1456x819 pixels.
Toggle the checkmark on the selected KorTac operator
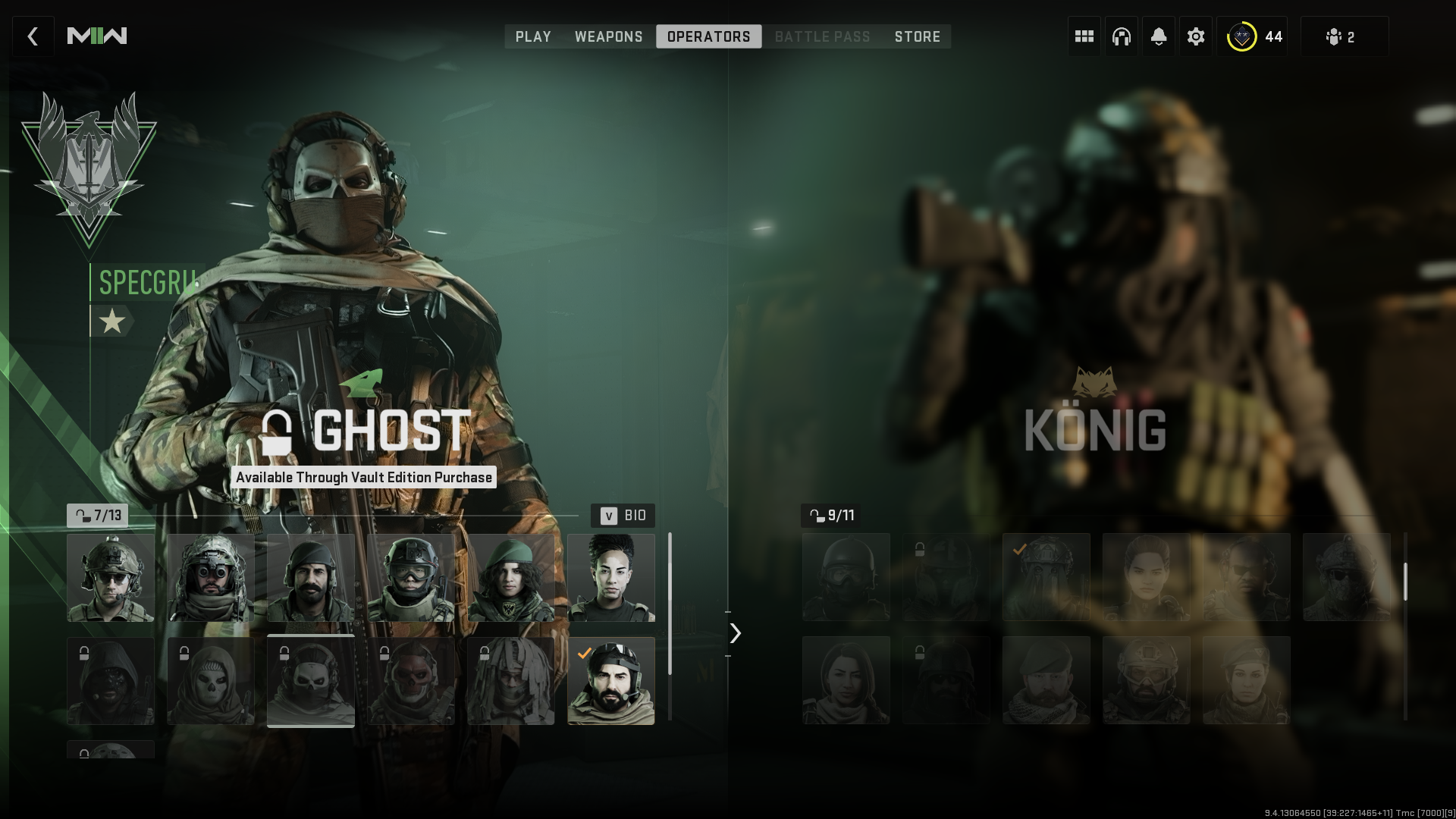click(1019, 551)
